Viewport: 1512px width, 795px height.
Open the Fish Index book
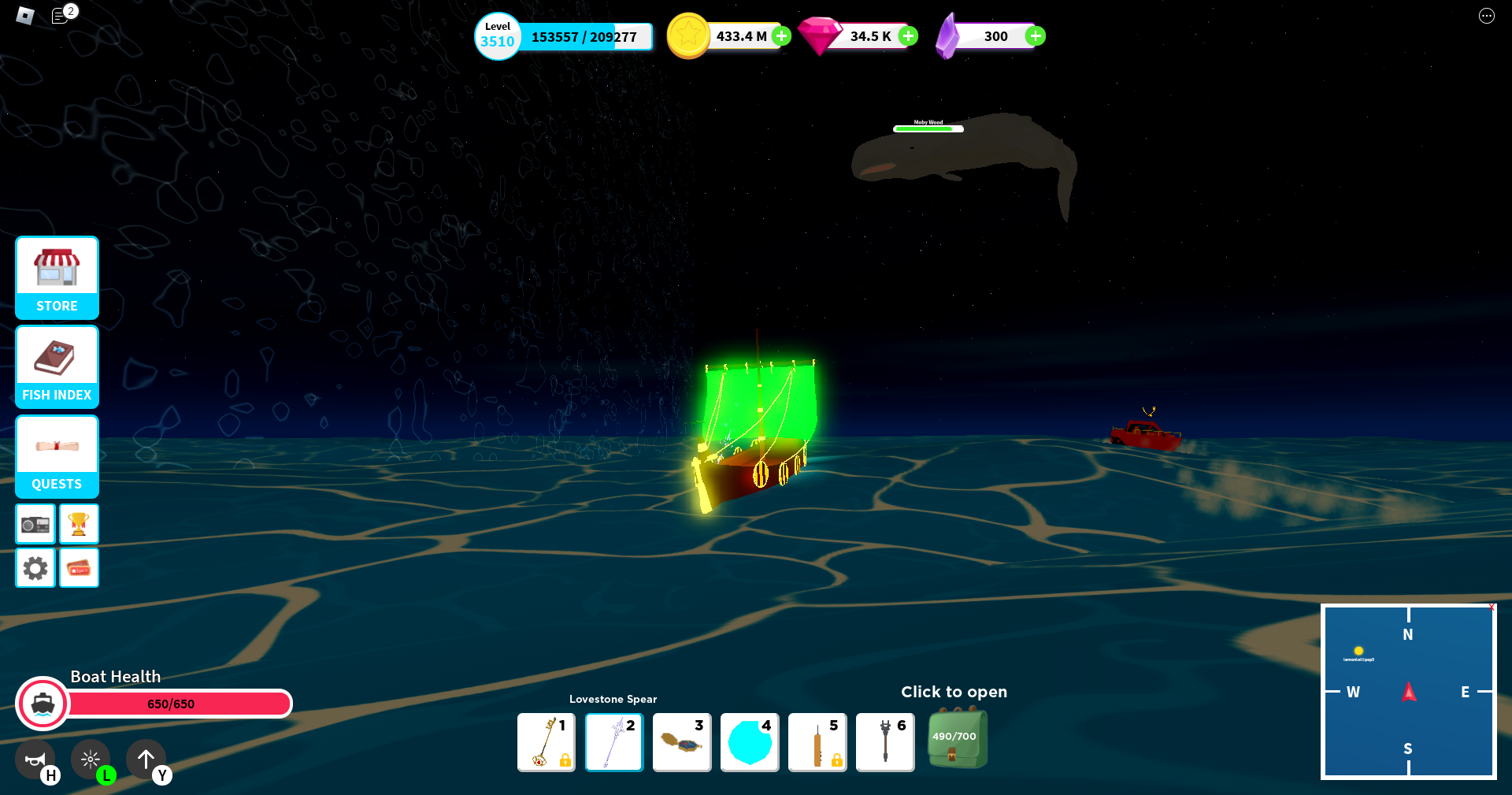(57, 366)
